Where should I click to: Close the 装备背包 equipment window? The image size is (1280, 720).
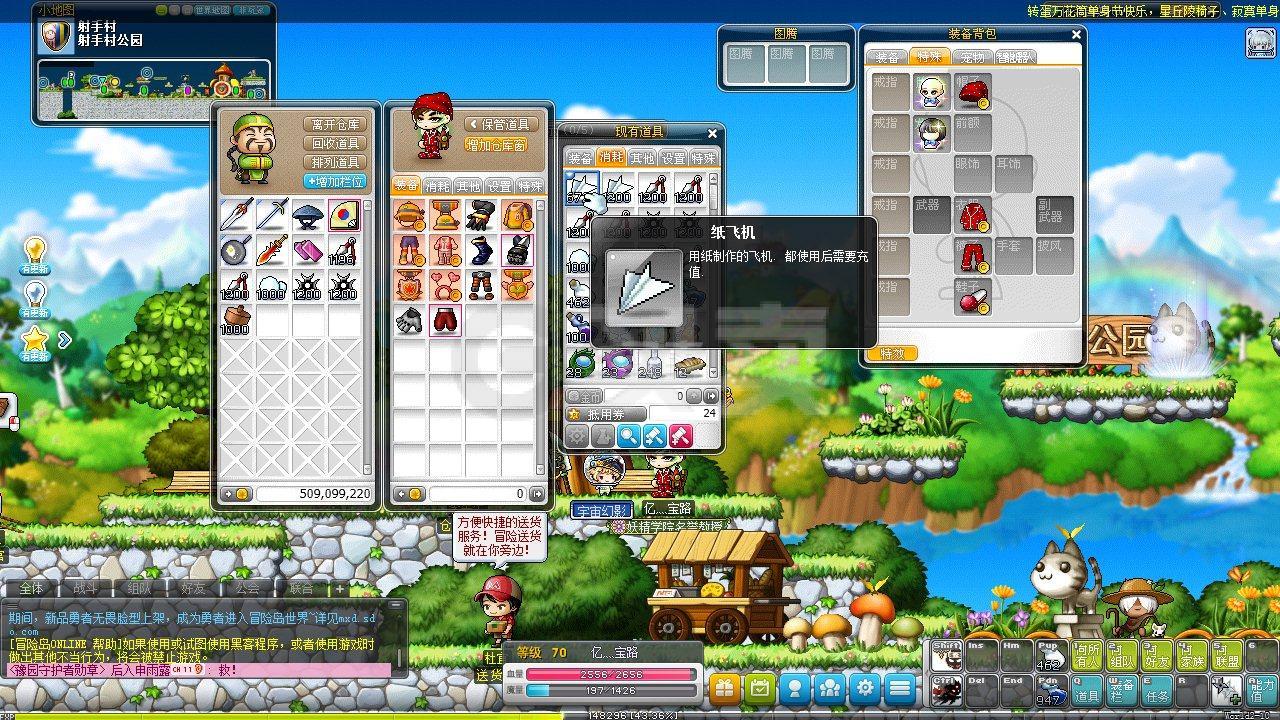pyautogui.click(x=1076, y=35)
